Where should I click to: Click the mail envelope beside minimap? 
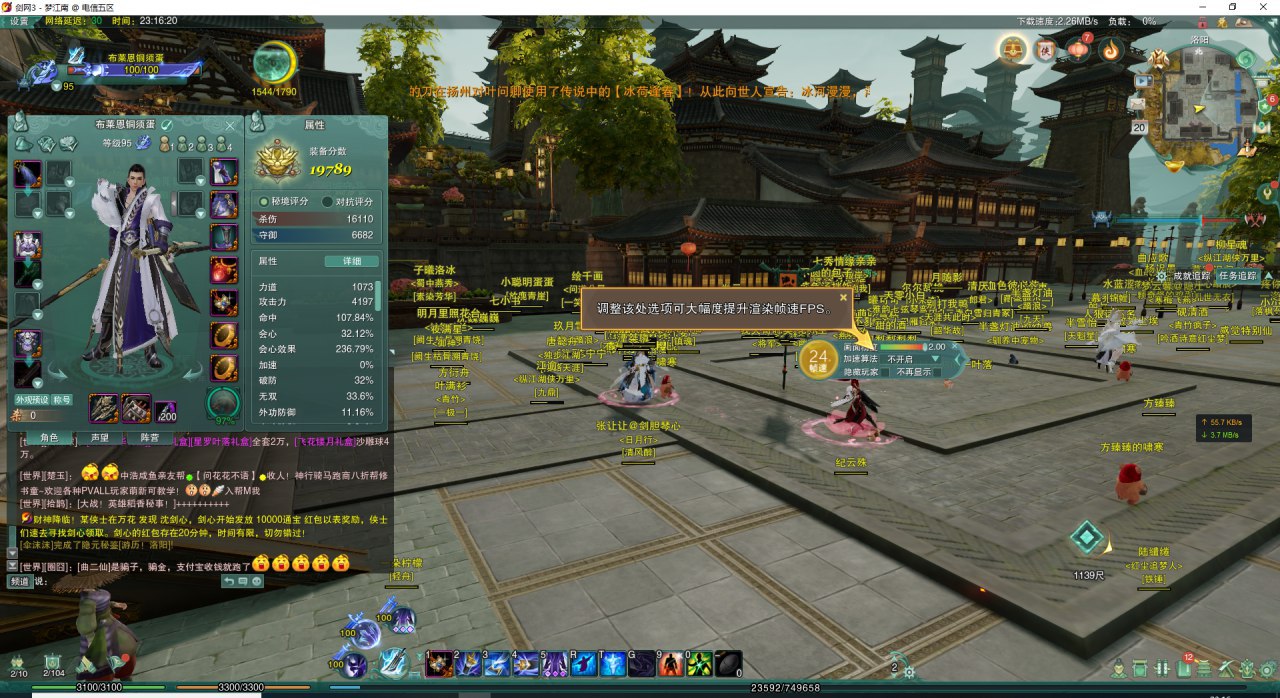1139,104
